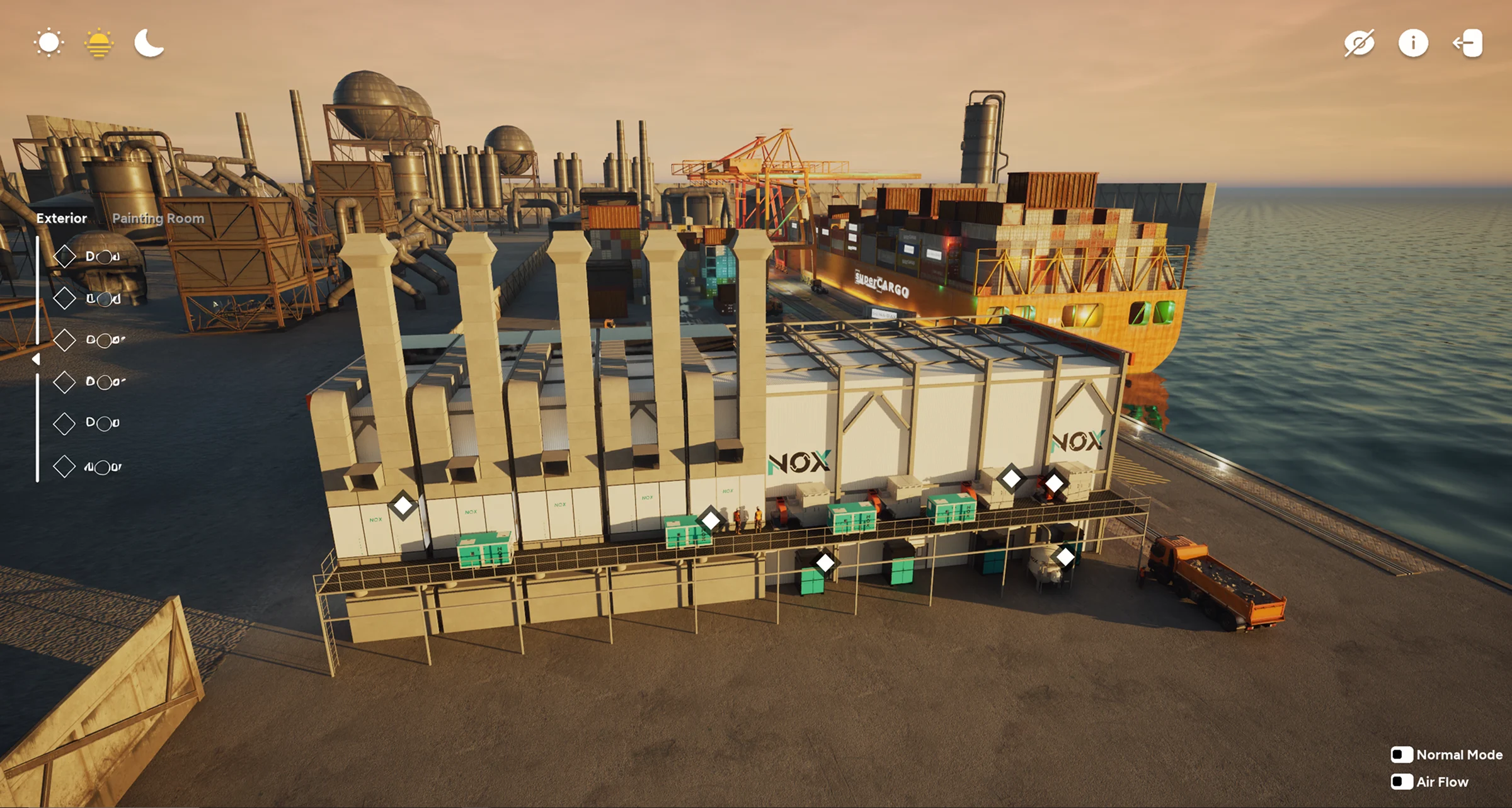Exit using the door arrow icon

click(x=1468, y=43)
